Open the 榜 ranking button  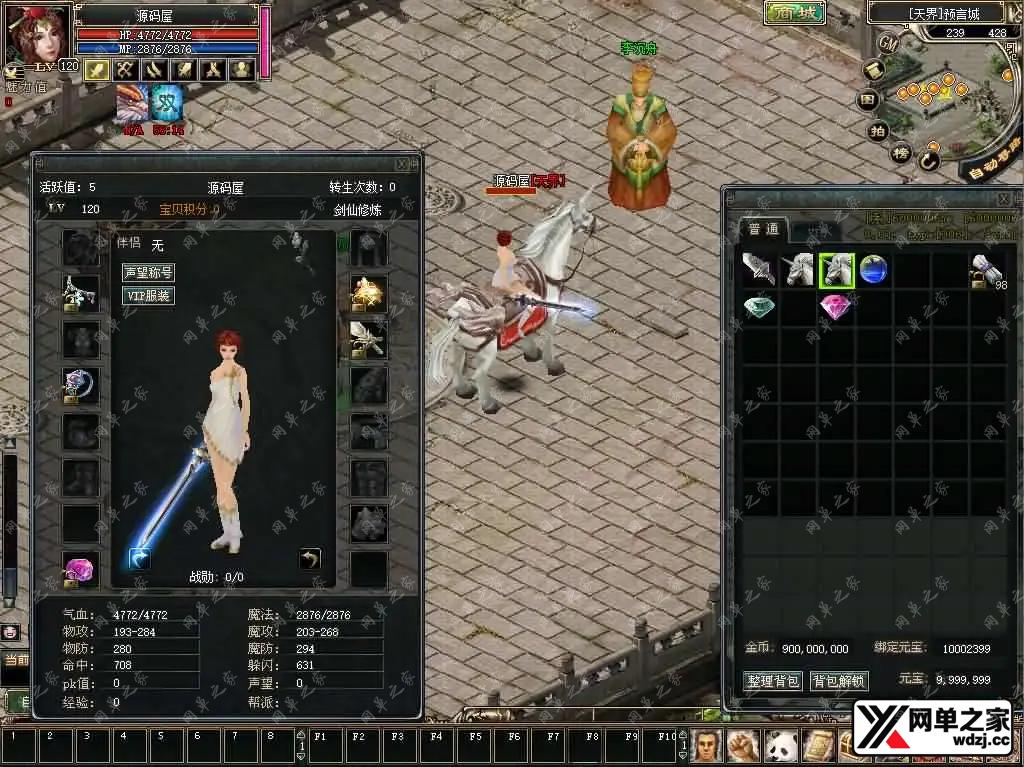(900, 153)
